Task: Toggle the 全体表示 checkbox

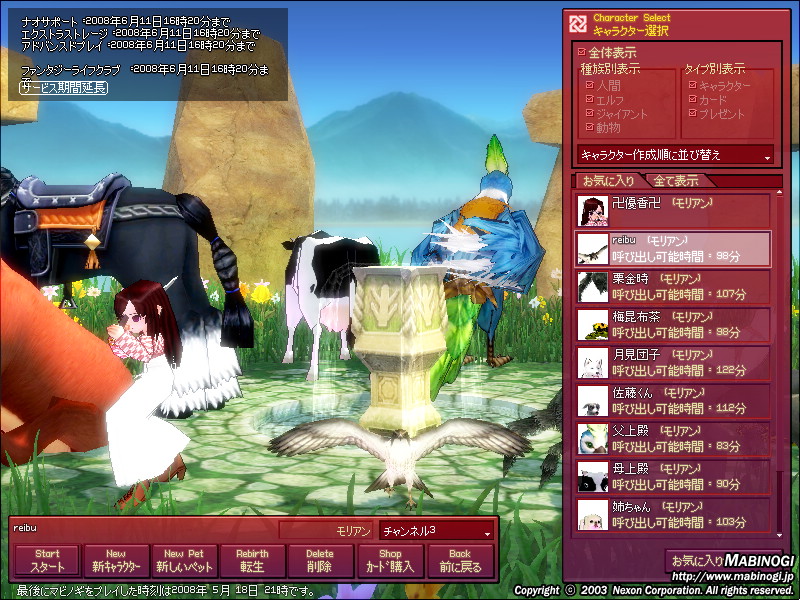Action: (585, 52)
